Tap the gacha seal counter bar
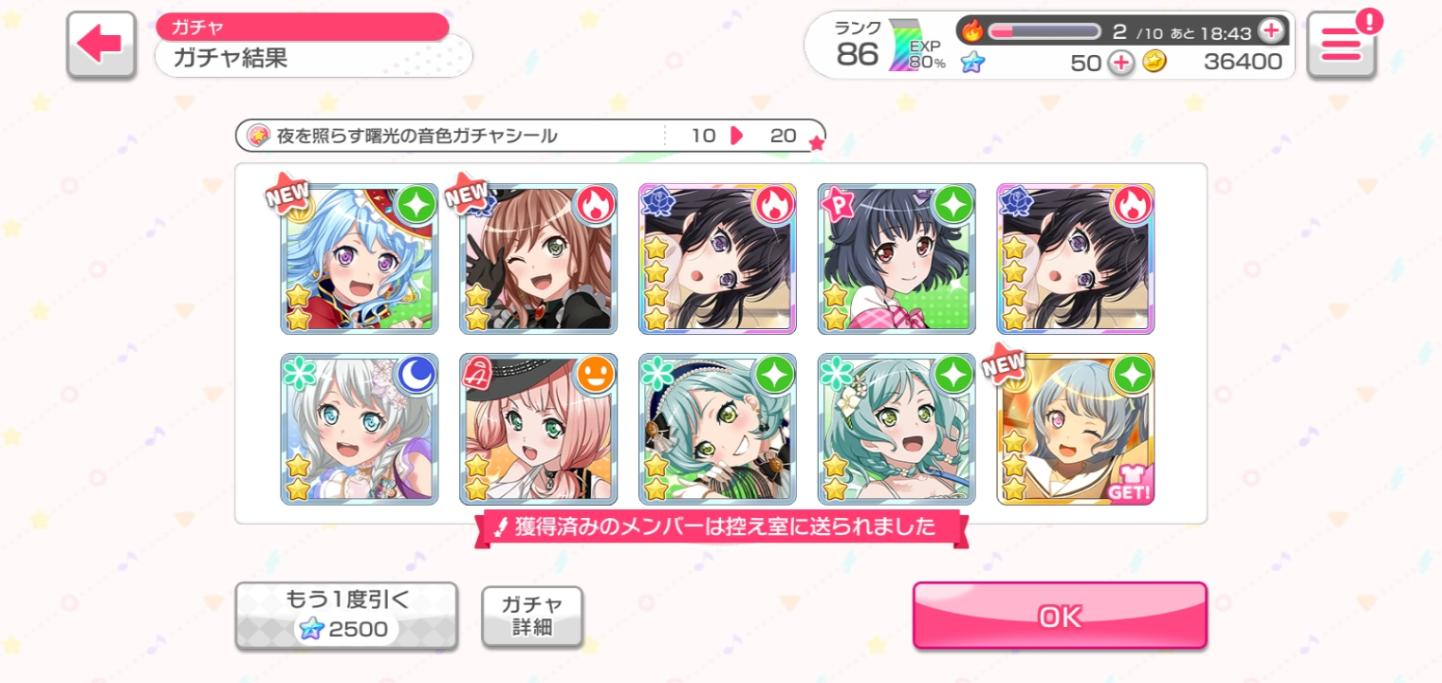The image size is (1442, 683). 530,136
